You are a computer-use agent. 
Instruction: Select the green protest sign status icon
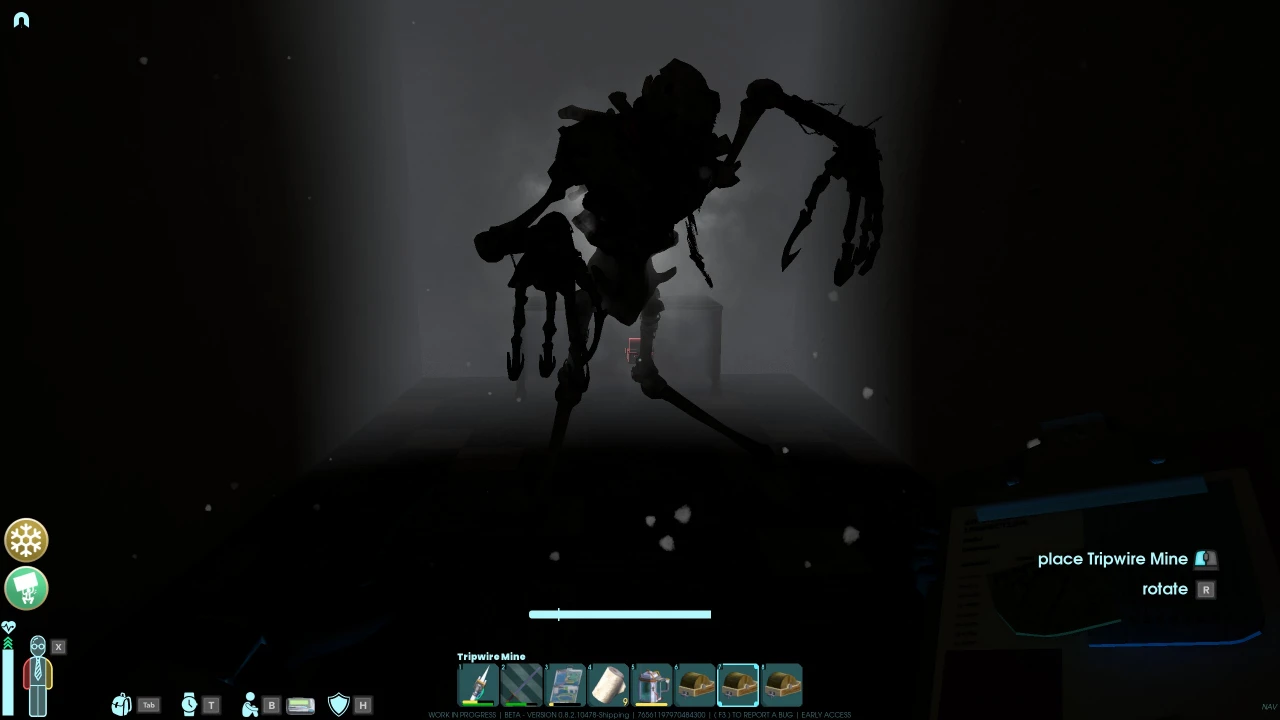pos(26,589)
